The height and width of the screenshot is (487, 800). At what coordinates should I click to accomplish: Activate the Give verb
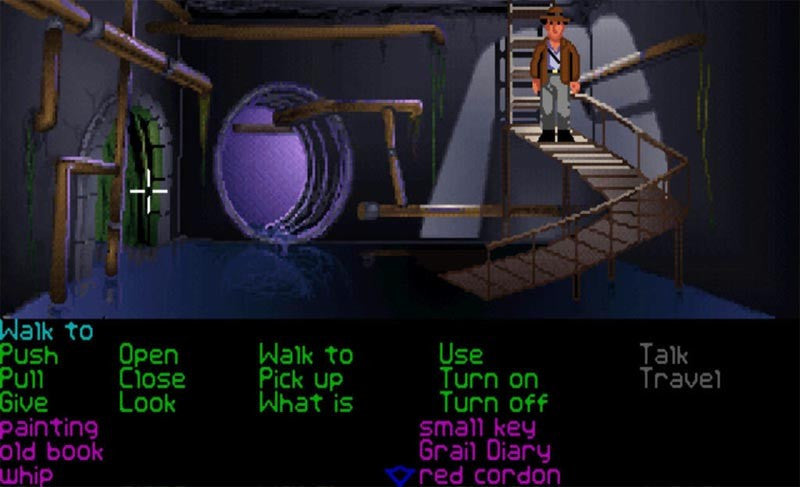(24, 403)
